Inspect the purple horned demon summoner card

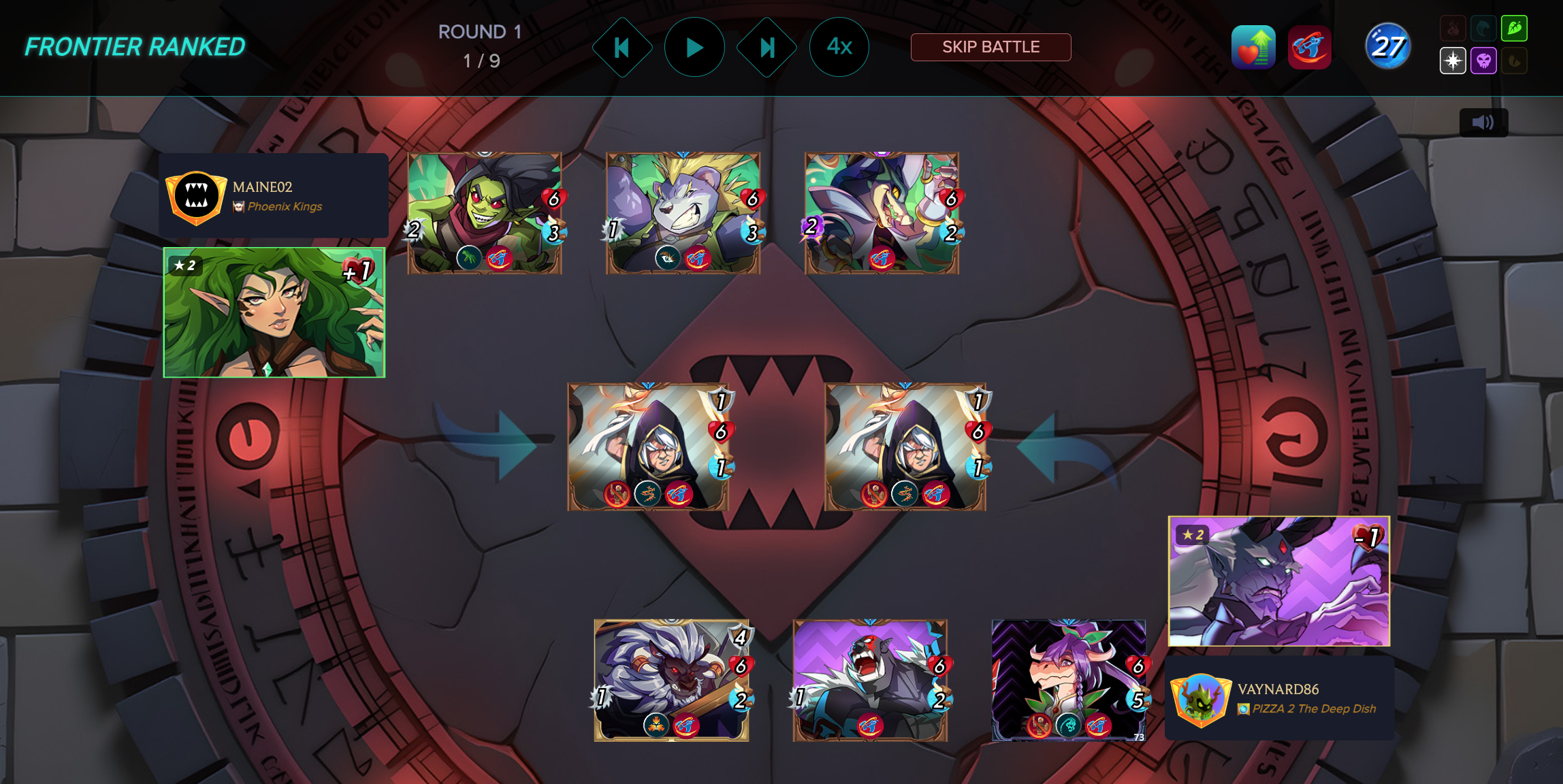click(x=1278, y=581)
